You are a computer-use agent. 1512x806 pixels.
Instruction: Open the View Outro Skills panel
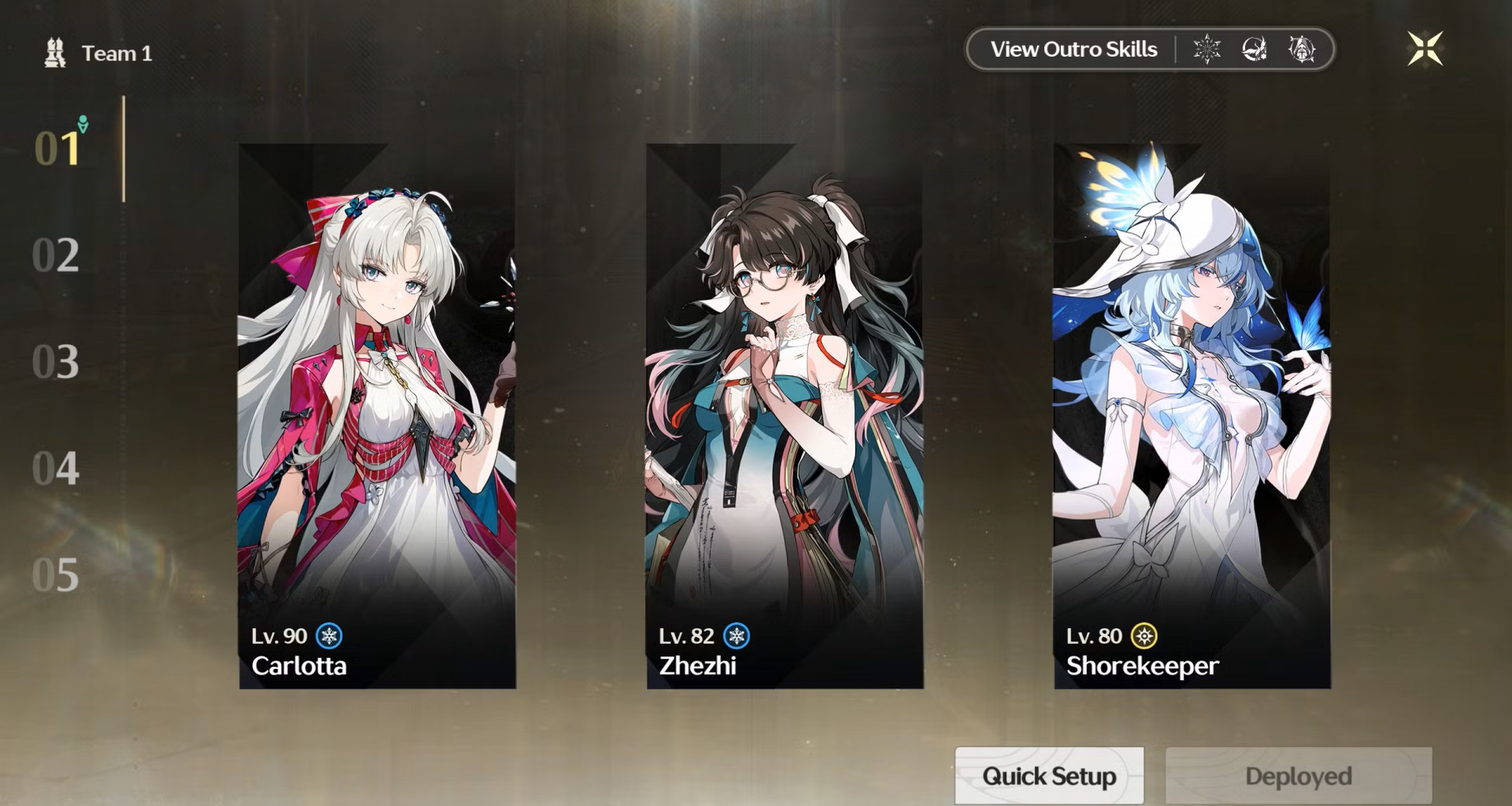1073,50
